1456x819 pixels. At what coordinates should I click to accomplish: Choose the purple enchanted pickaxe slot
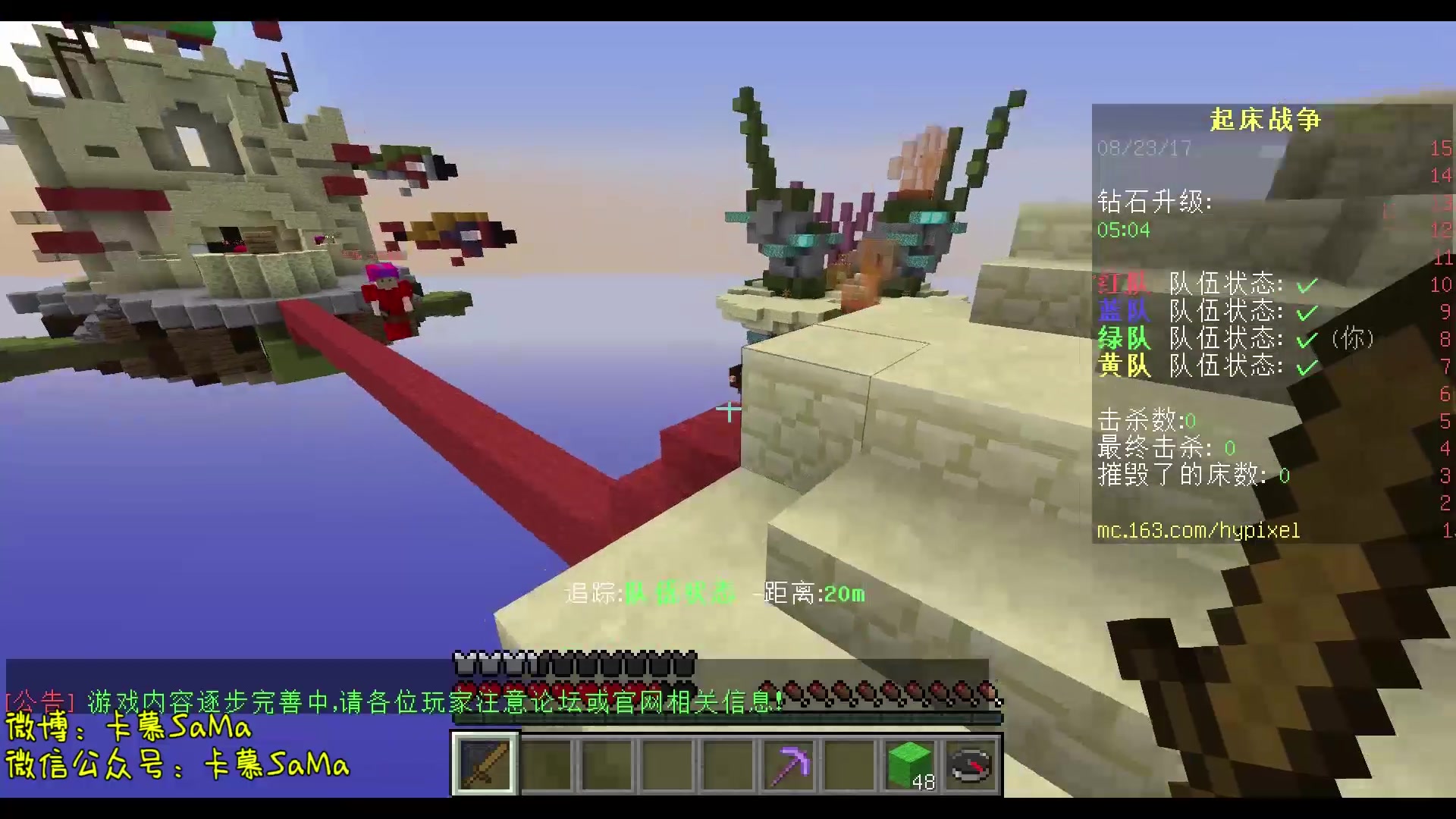(x=789, y=764)
